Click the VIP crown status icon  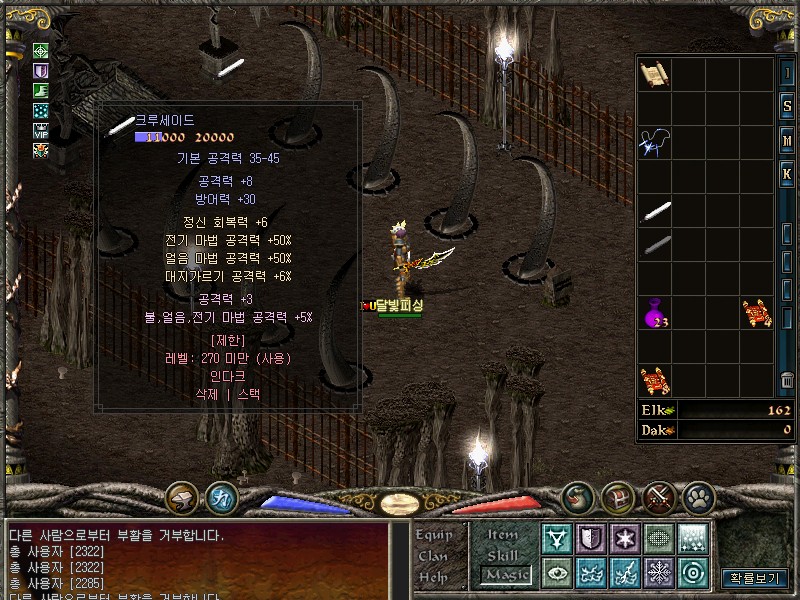[41, 130]
